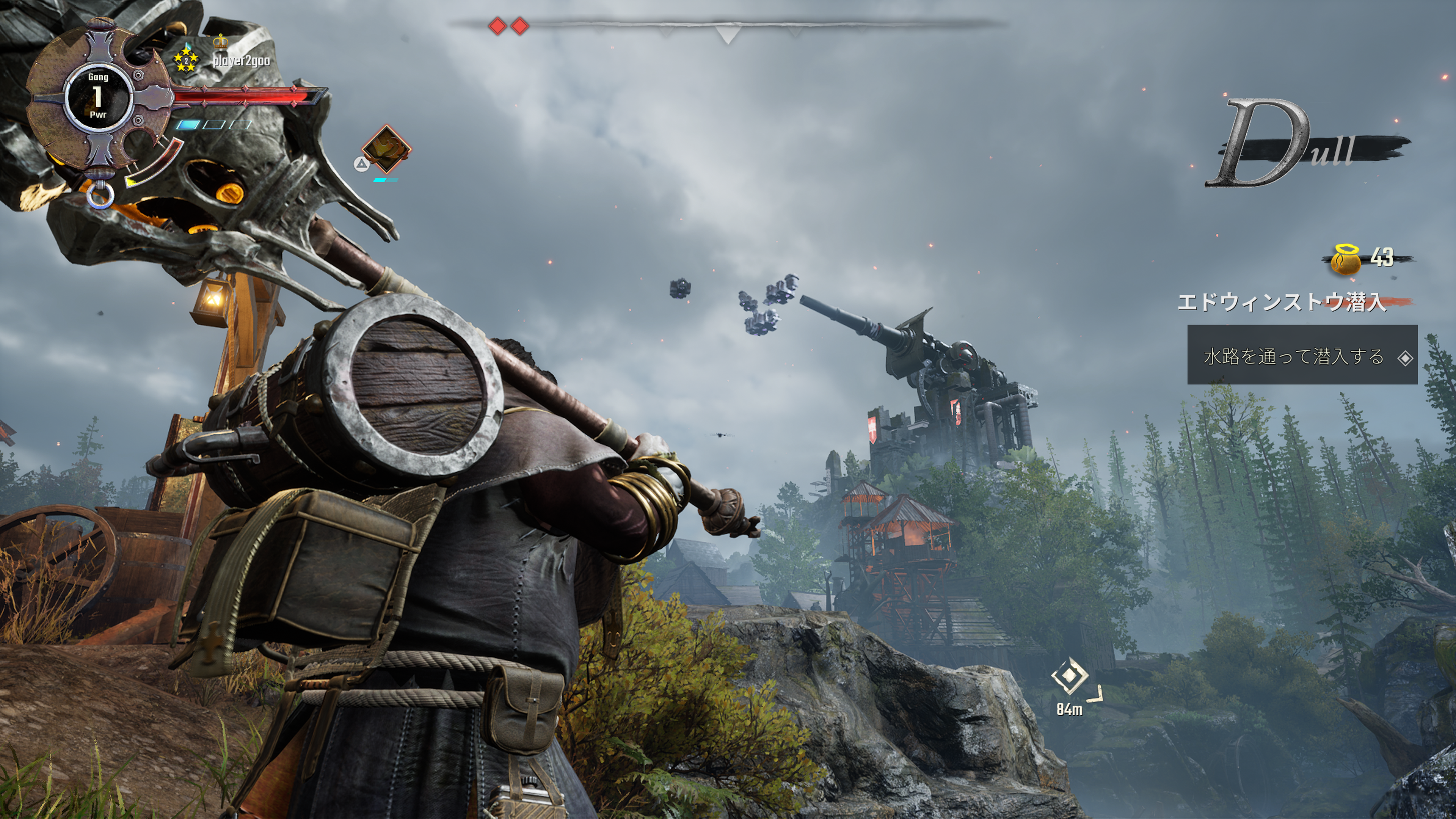
Task: Click the 84m objective waypoint marker
Action: 1069,676
